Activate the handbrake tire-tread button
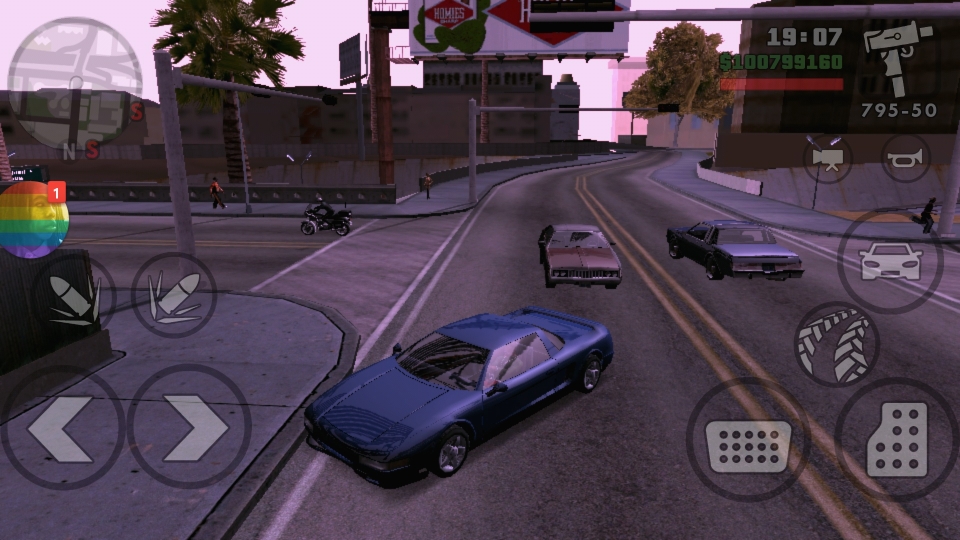Viewport: 960px width, 540px height. pyautogui.click(x=835, y=344)
